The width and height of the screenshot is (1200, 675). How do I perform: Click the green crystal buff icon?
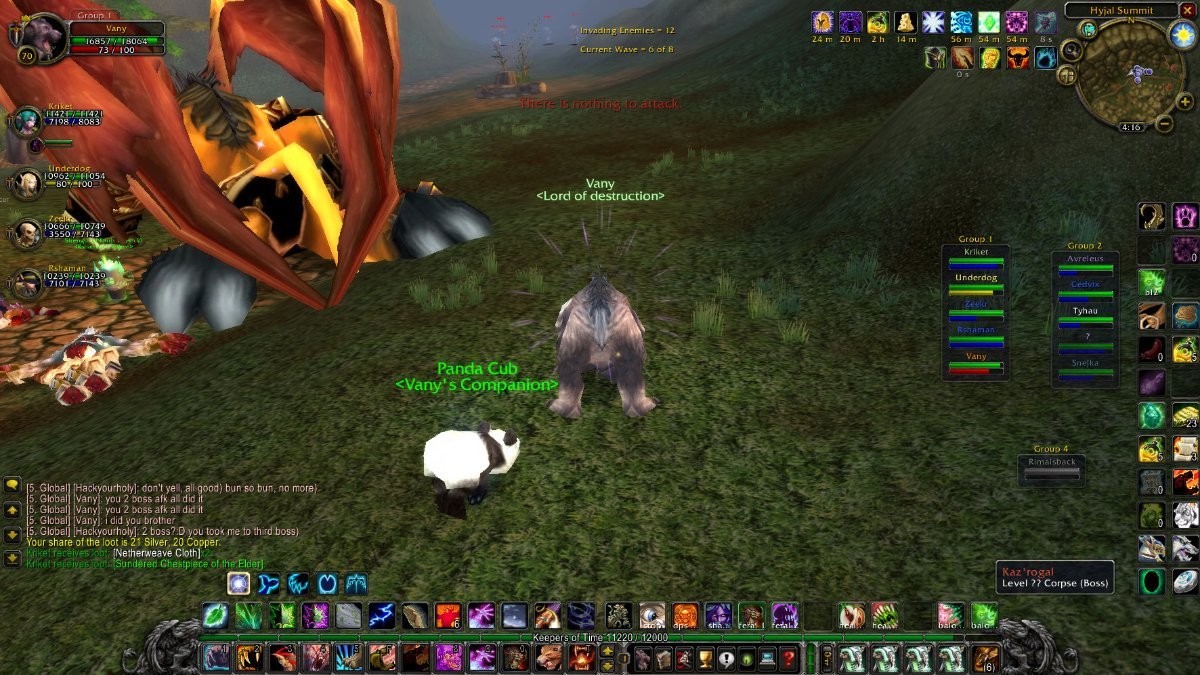click(989, 23)
